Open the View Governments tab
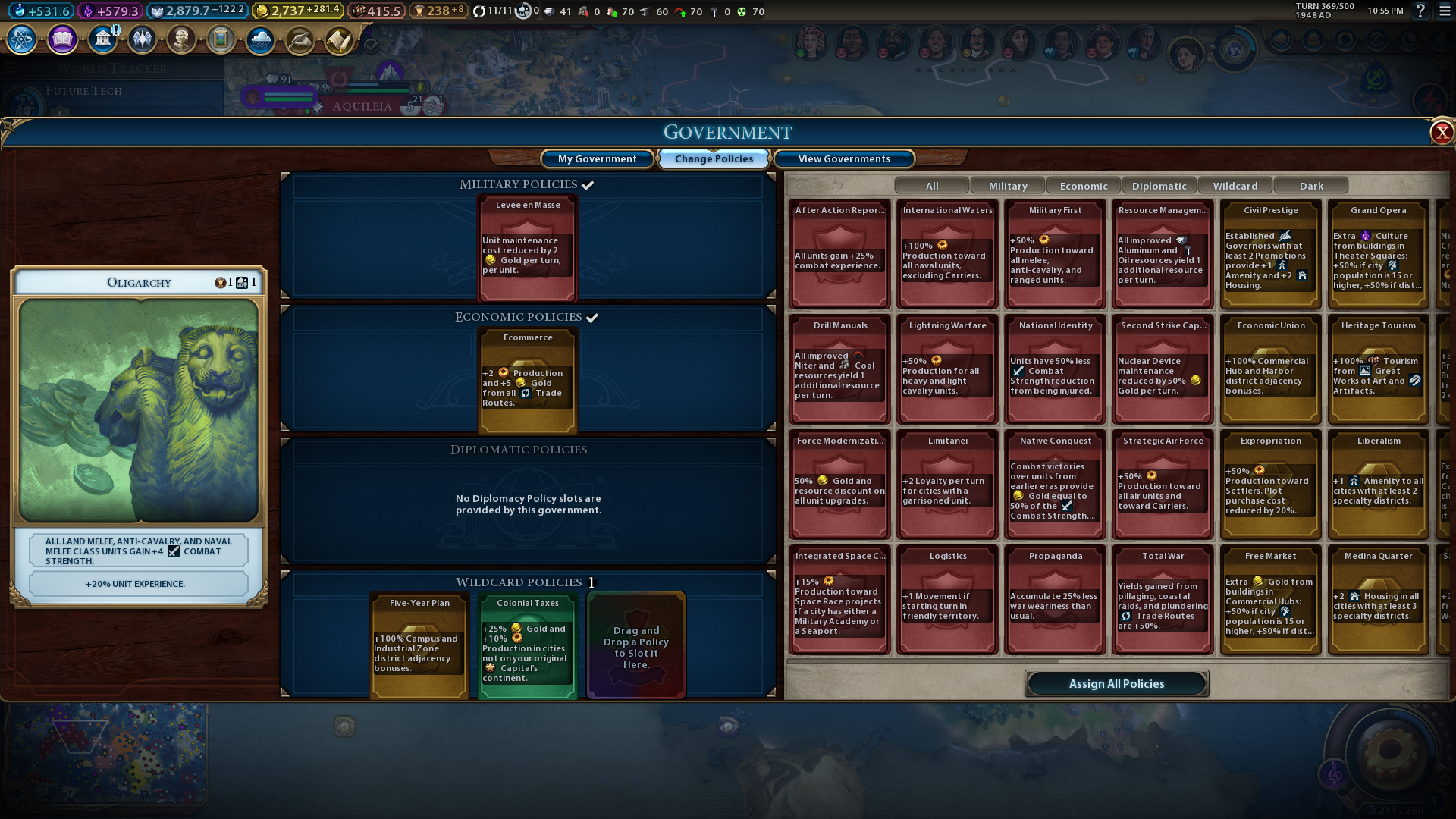 point(843,158)
